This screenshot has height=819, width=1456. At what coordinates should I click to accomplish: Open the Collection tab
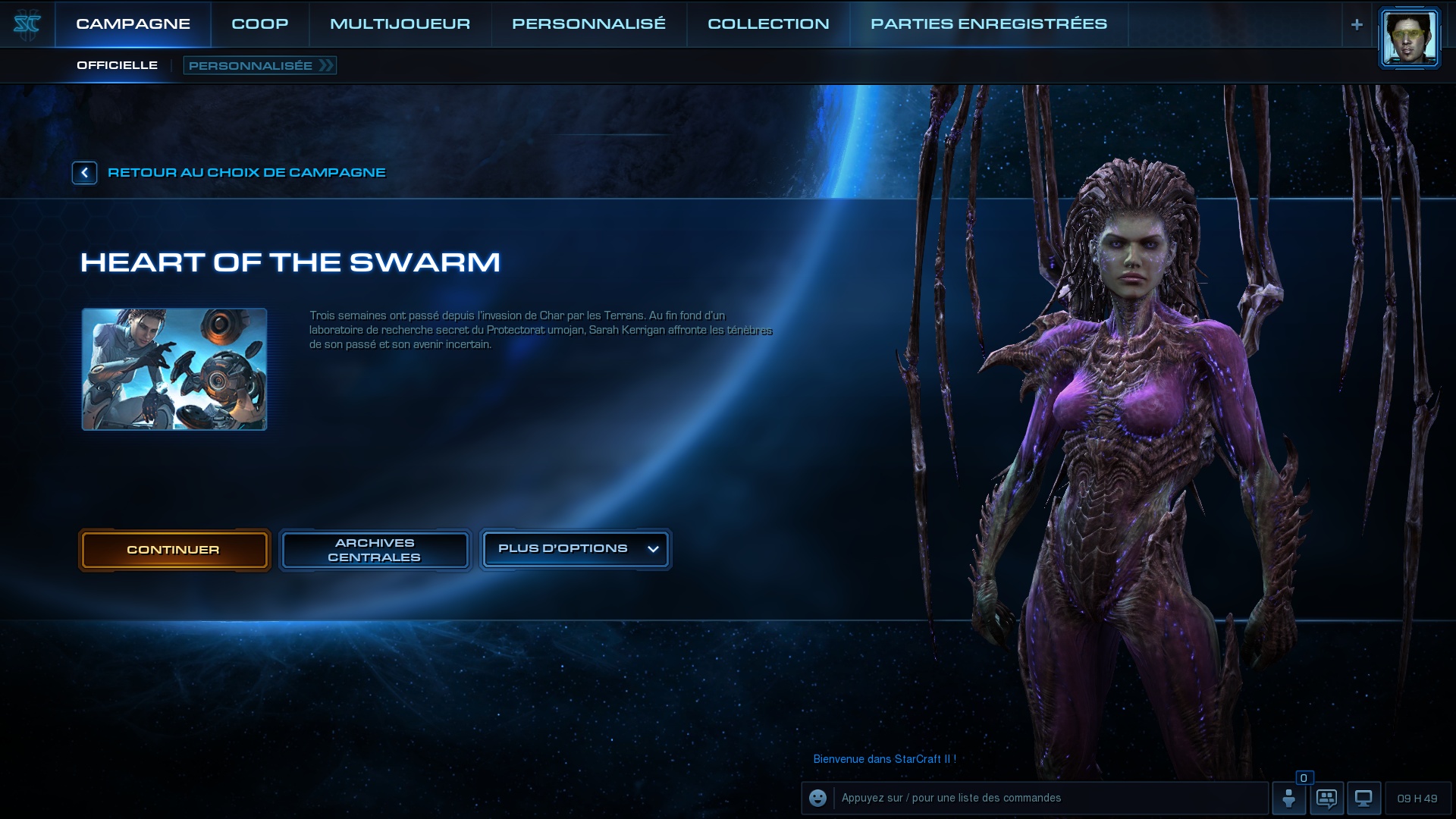click(768, 24)
